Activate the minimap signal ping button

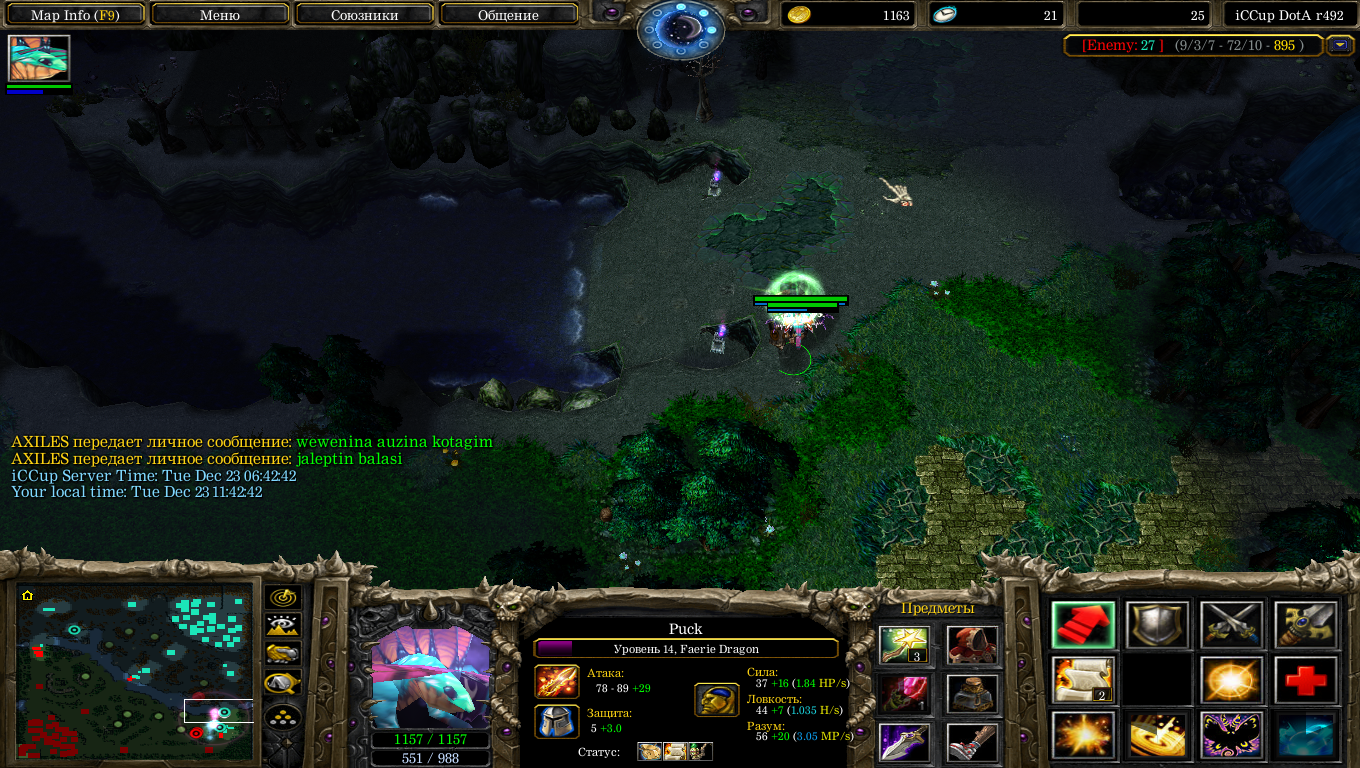283,598
